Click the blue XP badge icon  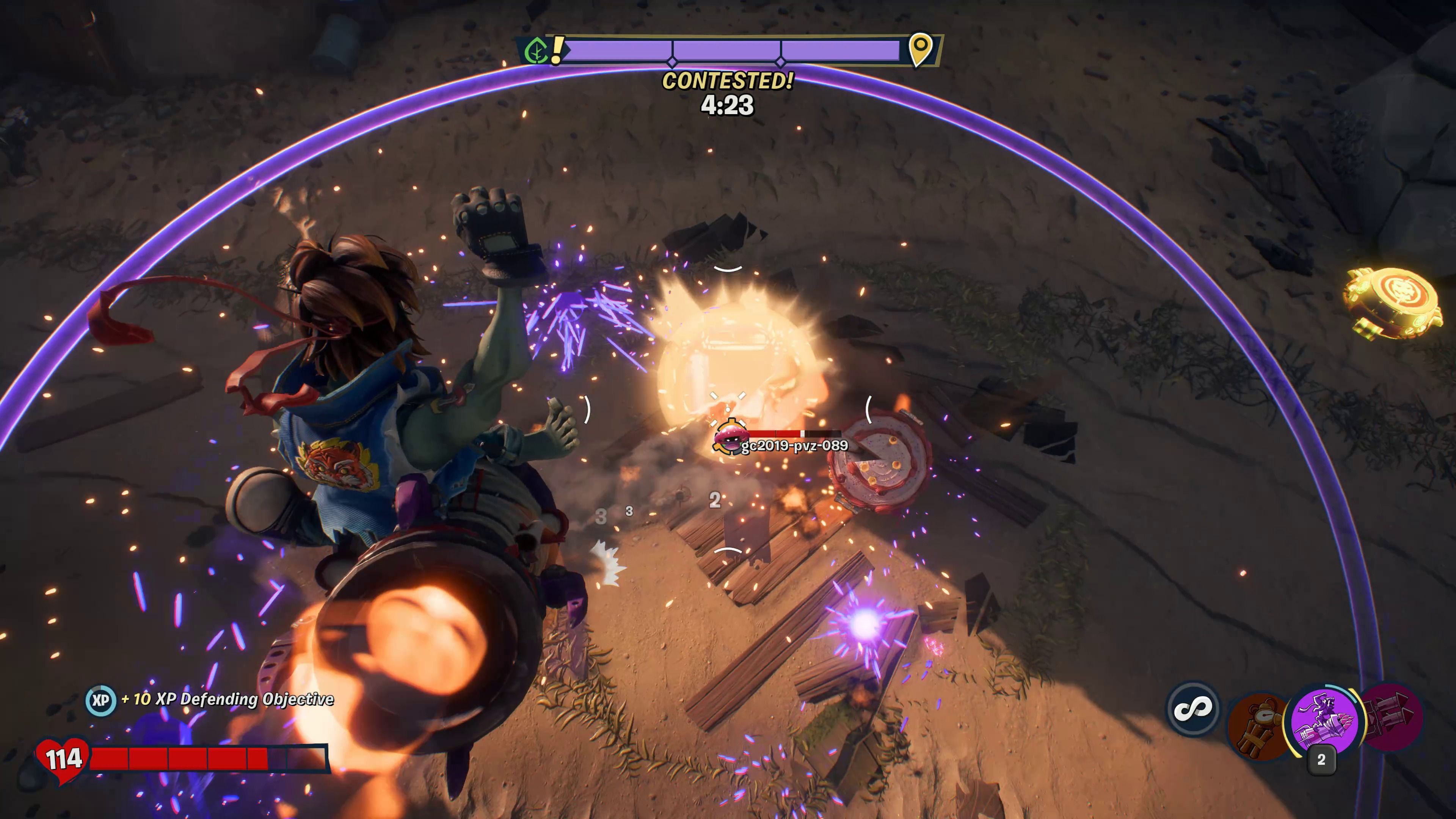point(100,700)
